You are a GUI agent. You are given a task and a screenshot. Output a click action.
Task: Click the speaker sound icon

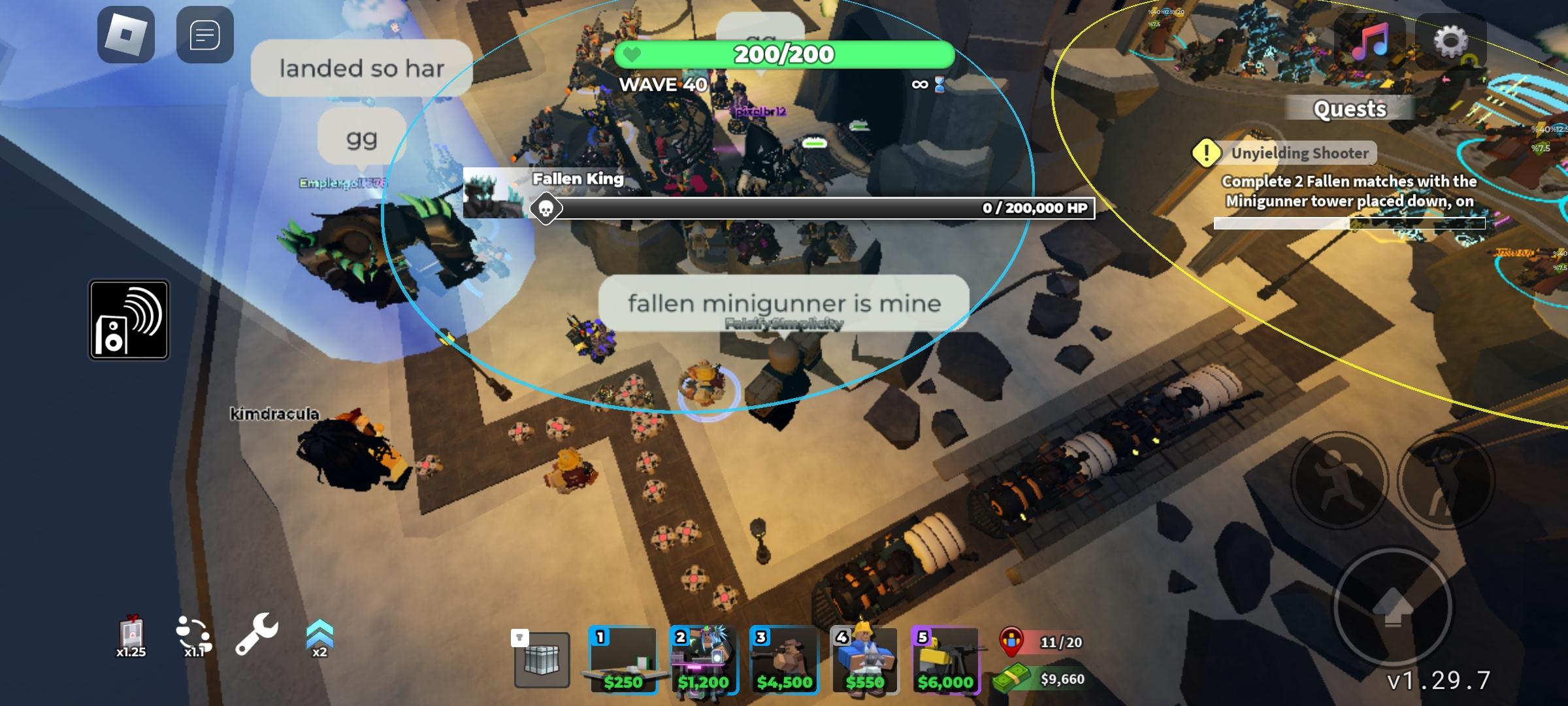(129, 320)
